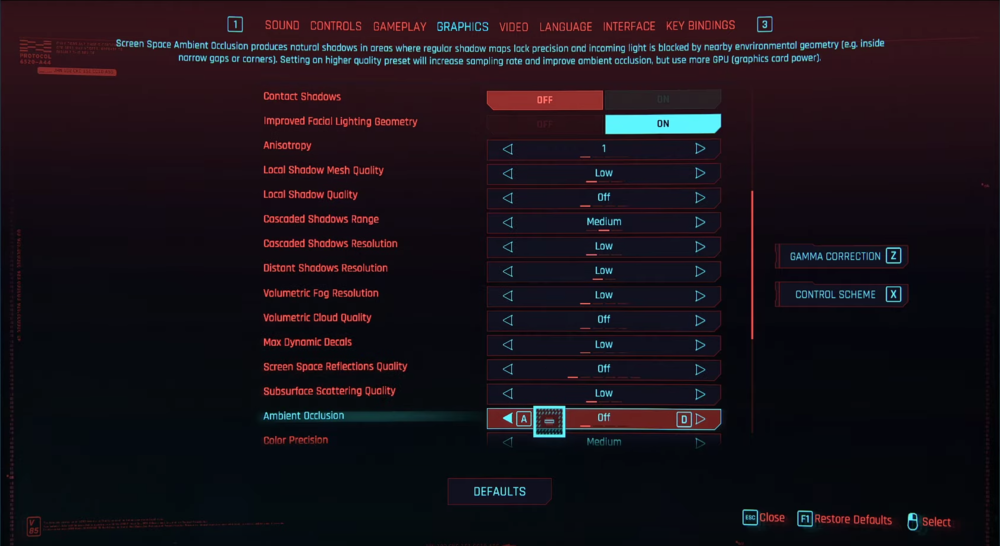The height and width of the screenshot is (546, 1000).
Task: Lower Cascaded Shadows Range with left arrow
Action: [x=508, y=222]
